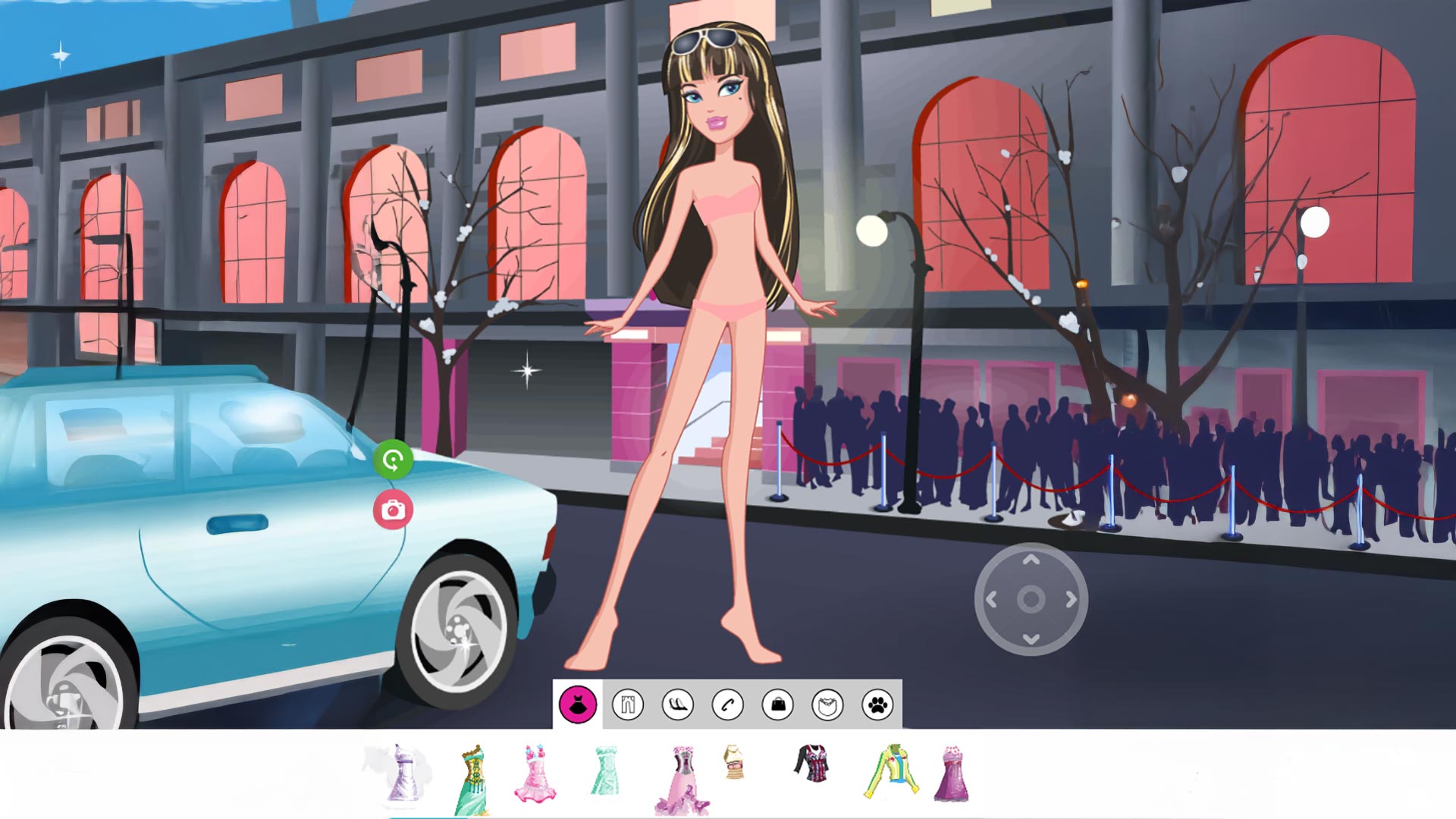Choose the mint strapless dress

(x=605, y=770)
